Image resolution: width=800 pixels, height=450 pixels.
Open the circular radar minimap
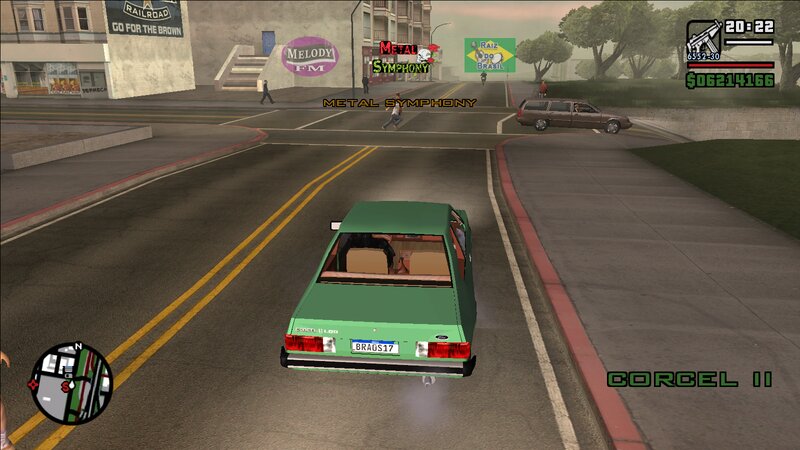tap(72, 383)
